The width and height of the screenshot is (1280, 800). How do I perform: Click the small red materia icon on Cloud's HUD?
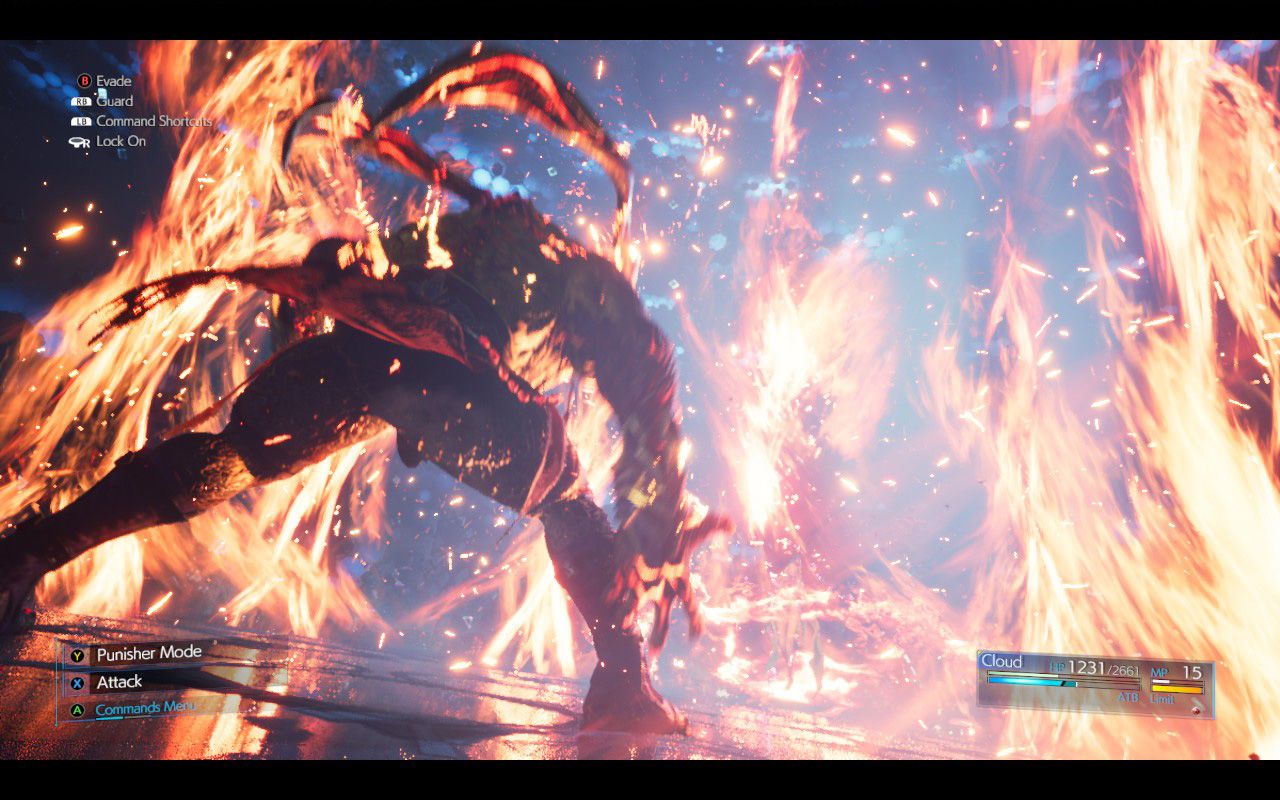click(x=1196, y=710)
